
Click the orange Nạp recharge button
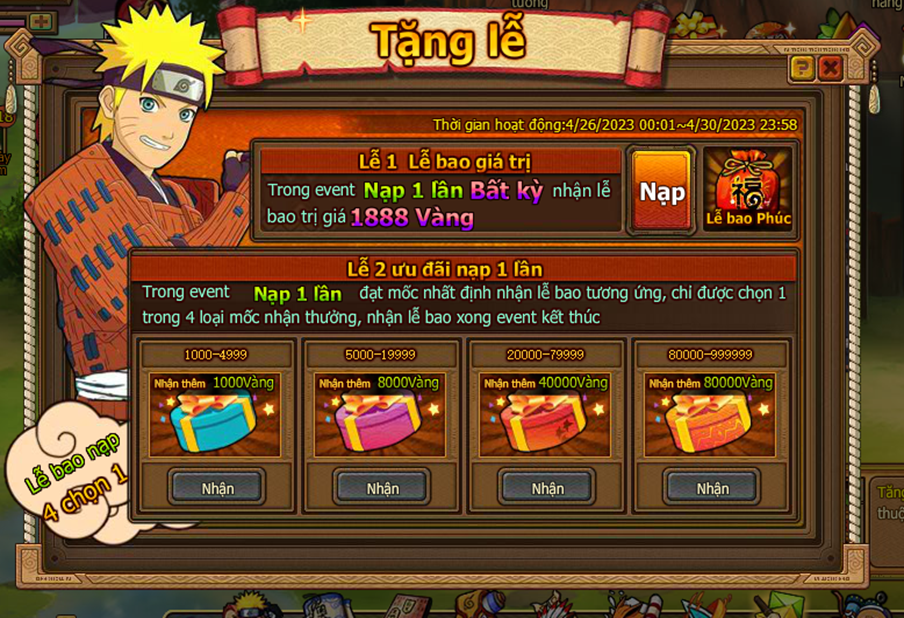tap(662, 191)
